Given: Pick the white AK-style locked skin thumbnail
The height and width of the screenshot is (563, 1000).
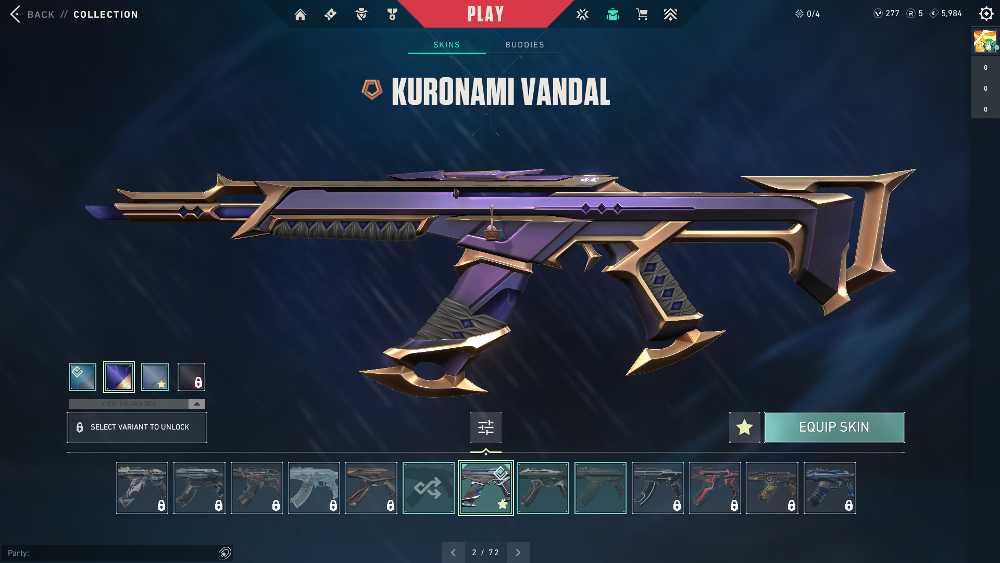Looking at the screenshot, I should [314, 488].
